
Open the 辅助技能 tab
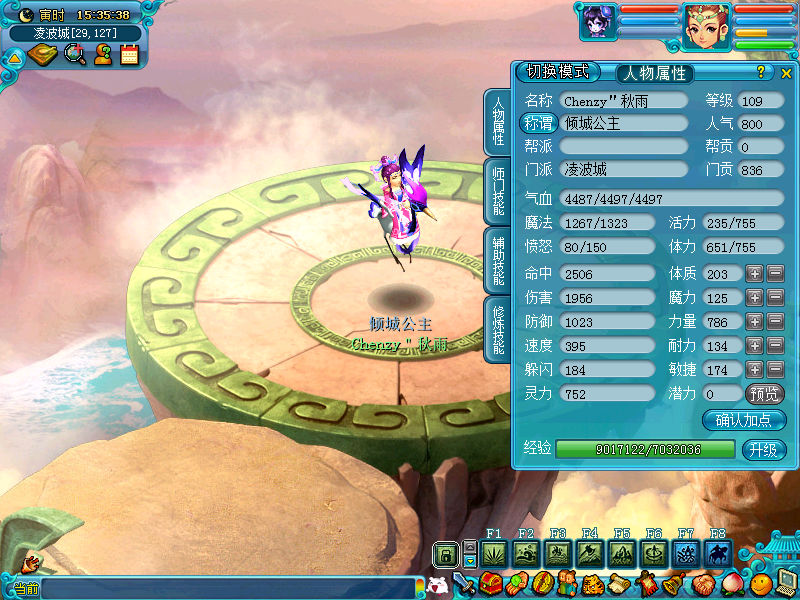click(x=498, y=261)
